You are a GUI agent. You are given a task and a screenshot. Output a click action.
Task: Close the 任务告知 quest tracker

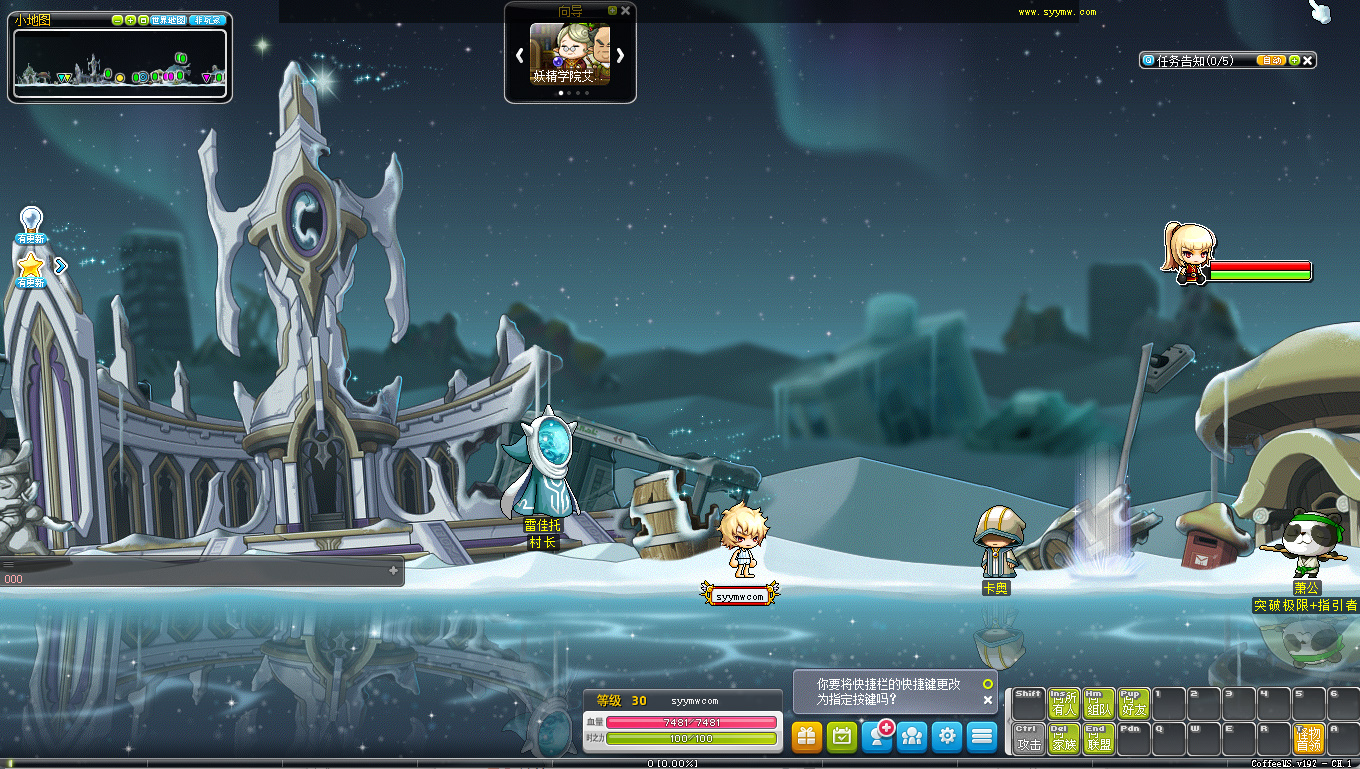pyautogui.click(x=1307, y=60)
